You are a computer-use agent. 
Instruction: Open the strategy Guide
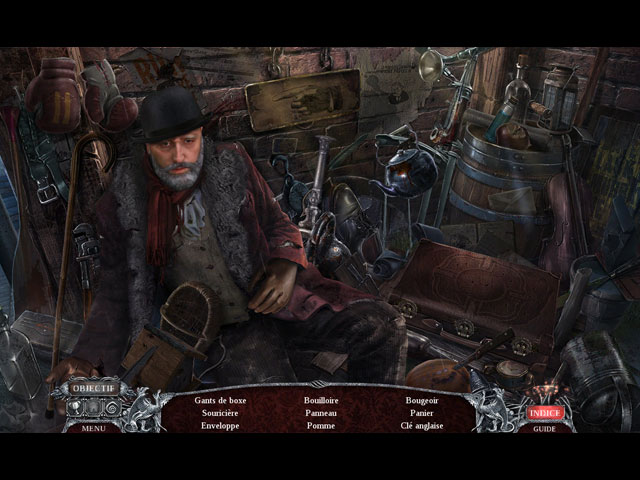(x=545, y=428)
